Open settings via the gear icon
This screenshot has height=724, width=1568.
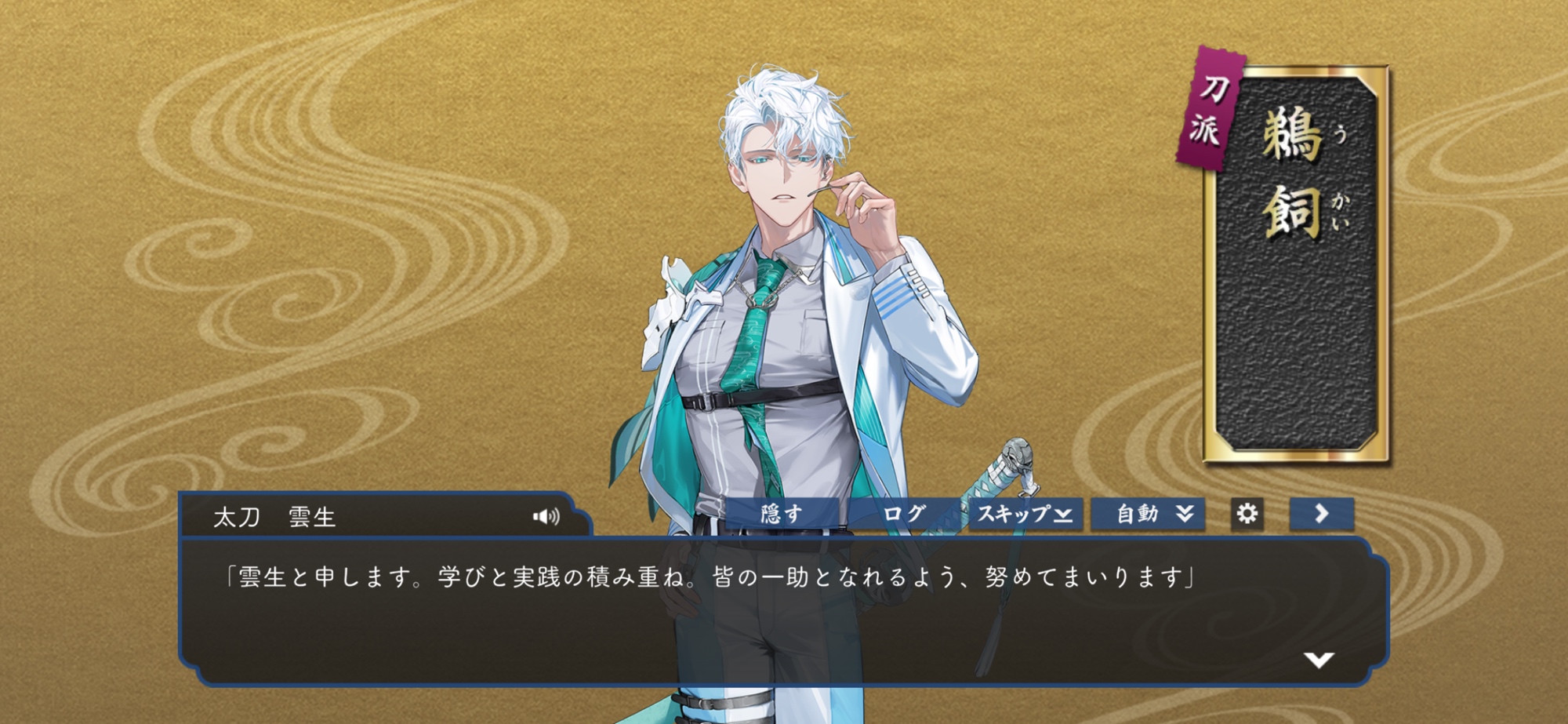(x=1247, y=514)
